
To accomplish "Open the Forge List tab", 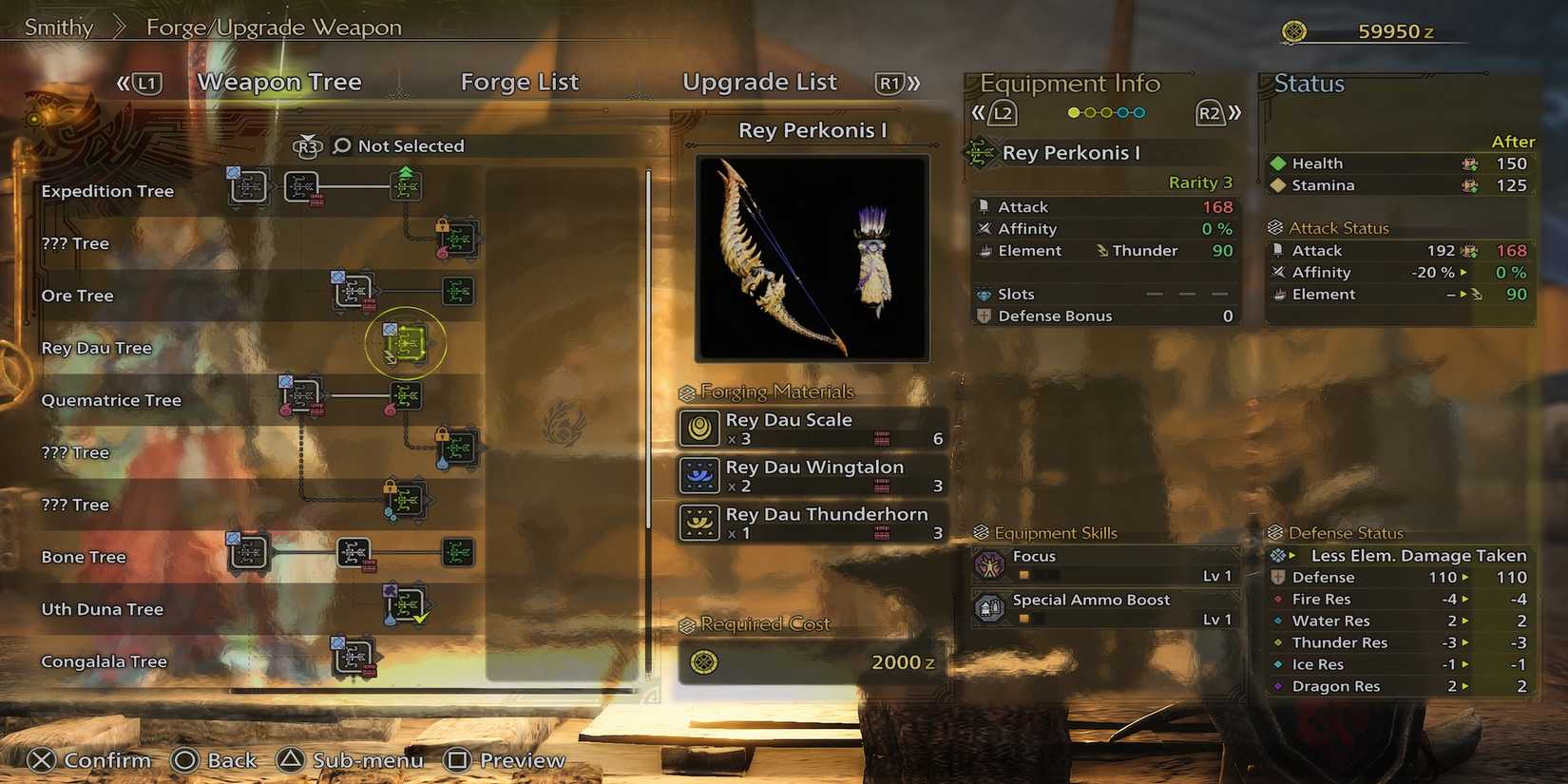I will [519, 83].
